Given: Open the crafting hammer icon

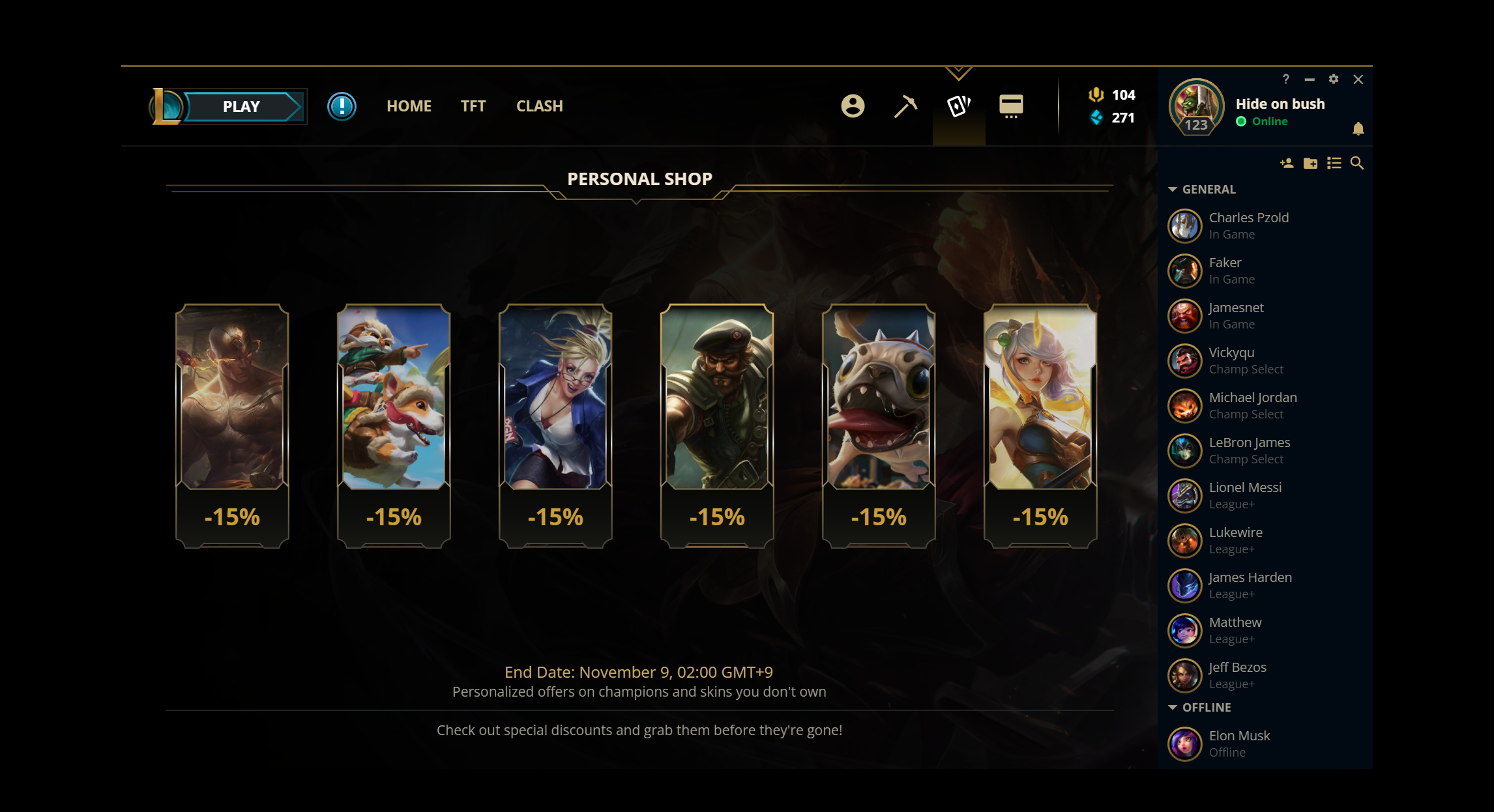Looking at the screenshot, I should pyautogui.click(x=905, y=106).
